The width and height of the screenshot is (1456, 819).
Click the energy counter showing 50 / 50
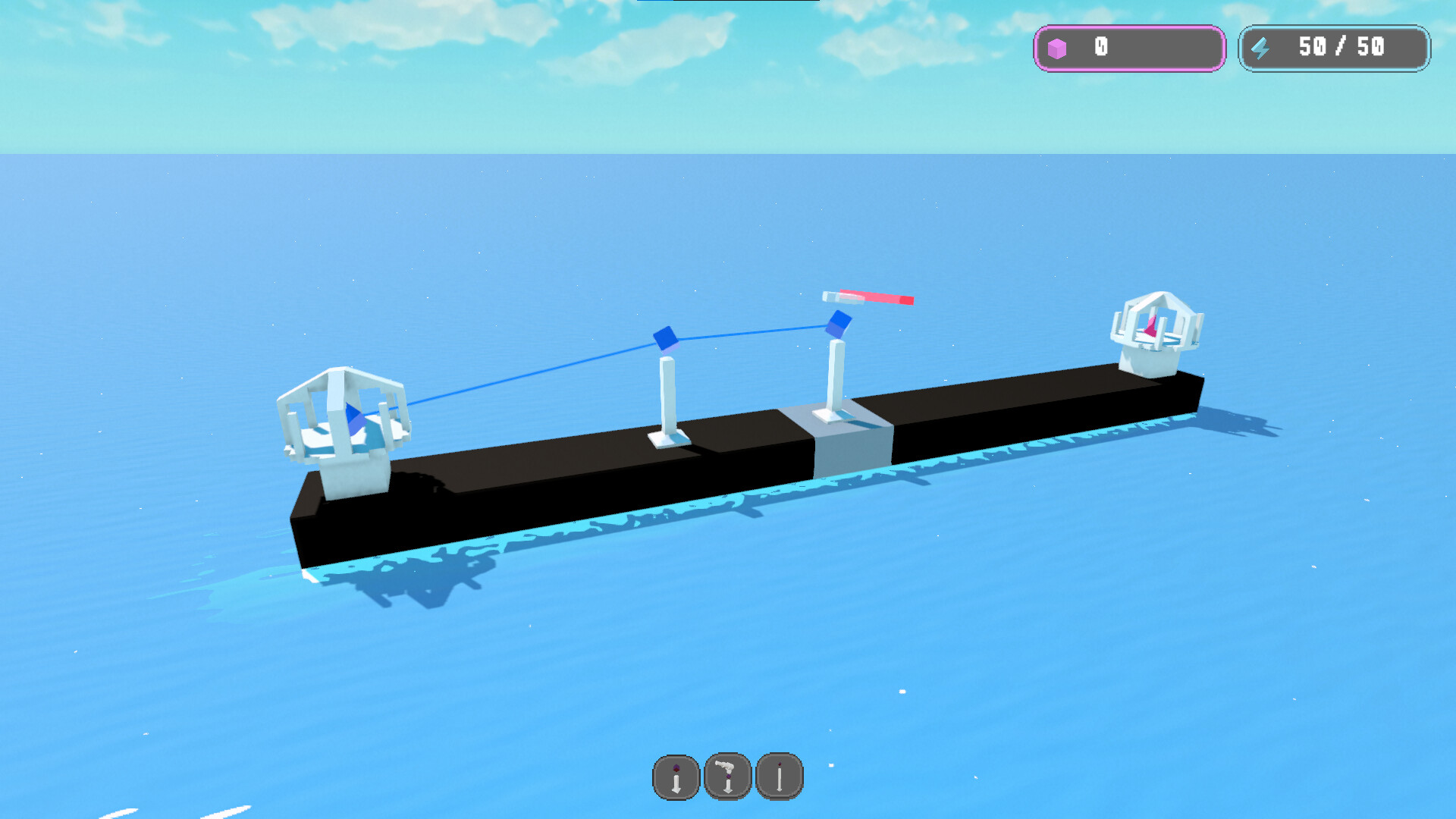pyautogui.click(x=1335, y=49)
